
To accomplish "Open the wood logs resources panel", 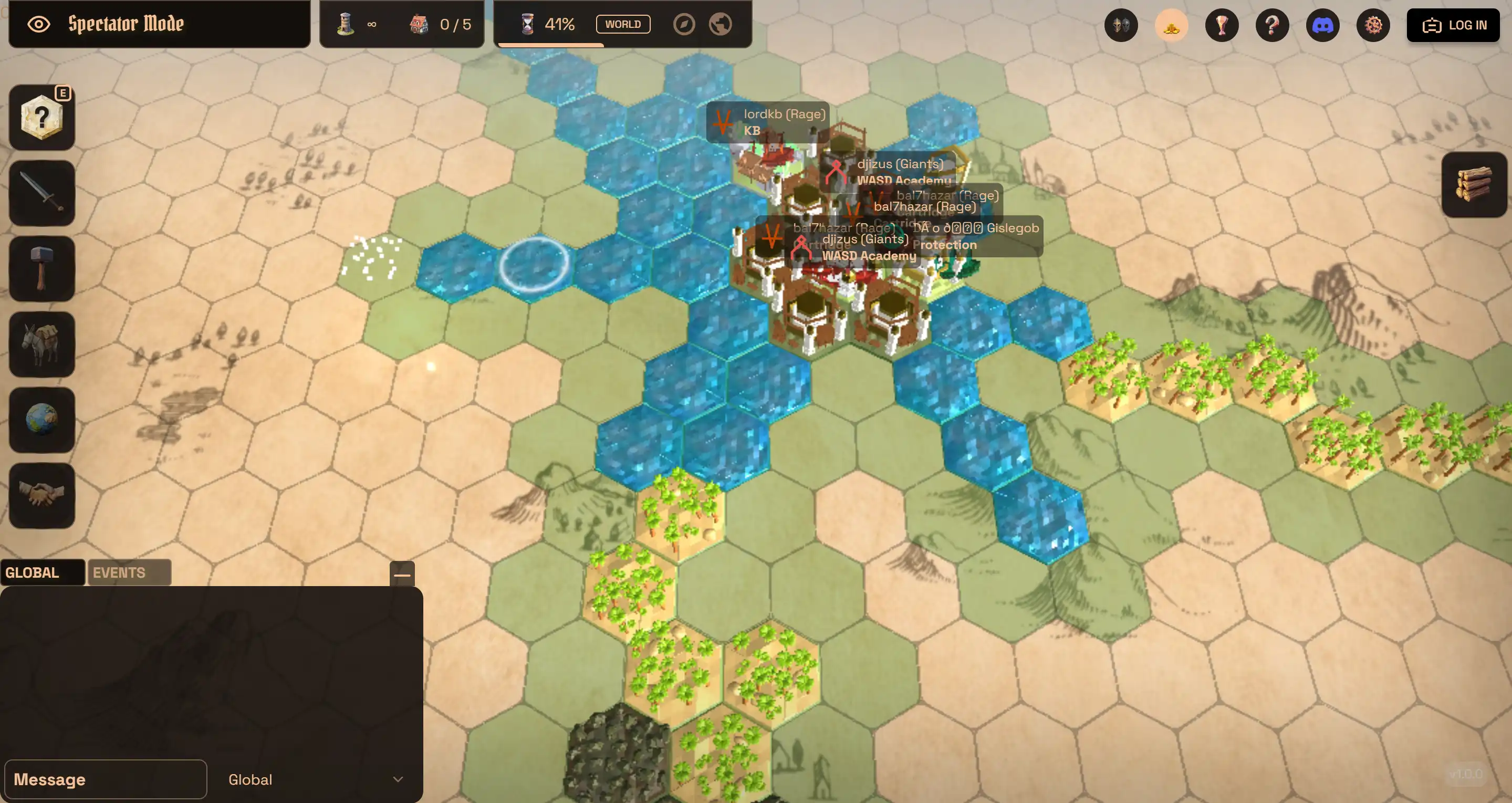I will pos(1474,184).
